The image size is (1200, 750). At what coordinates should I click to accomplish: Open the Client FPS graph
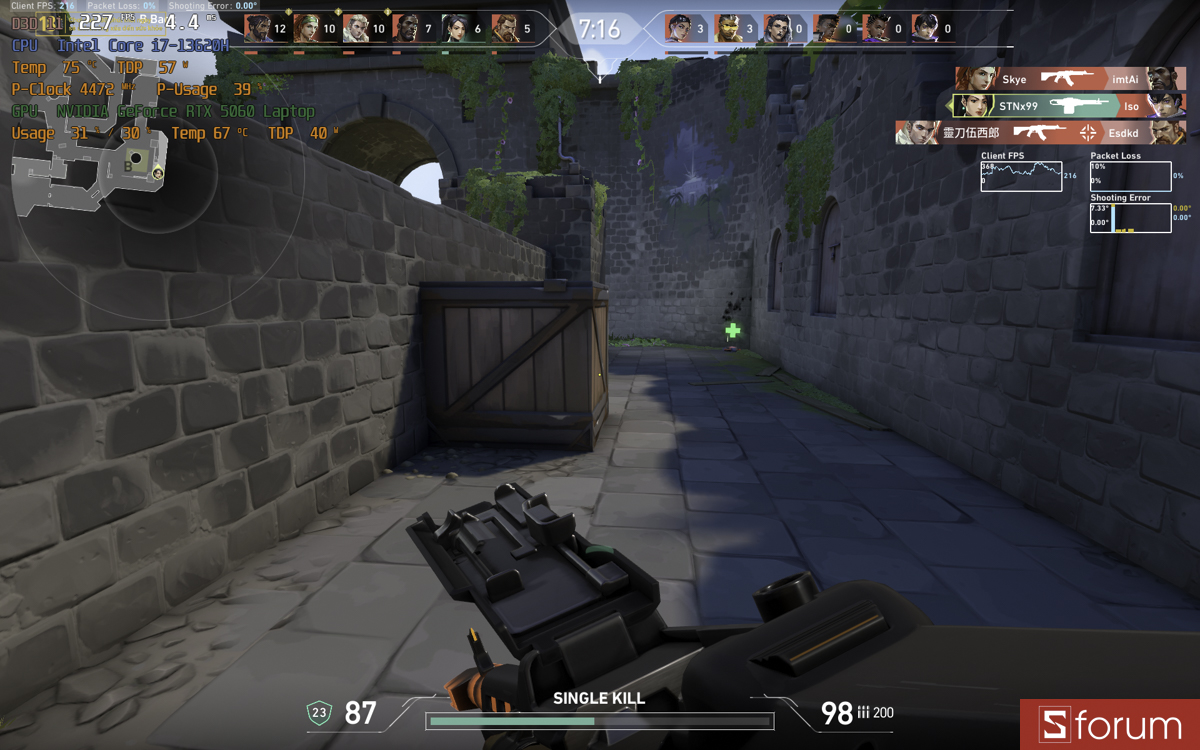point(1021,176)
